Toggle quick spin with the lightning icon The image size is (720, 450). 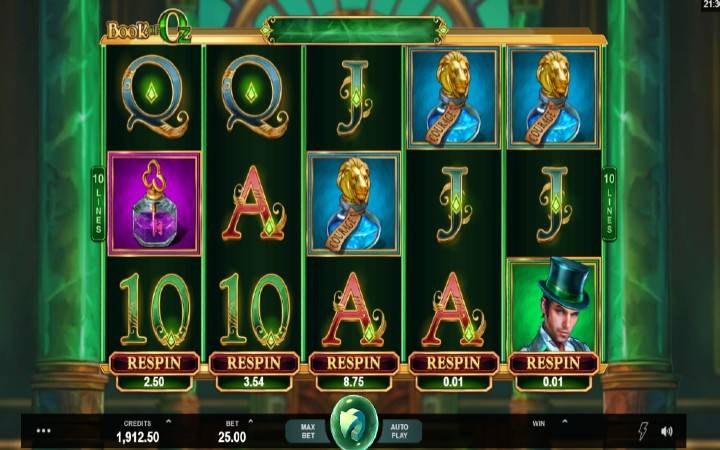pyautogui.click(x=641, y=432)
